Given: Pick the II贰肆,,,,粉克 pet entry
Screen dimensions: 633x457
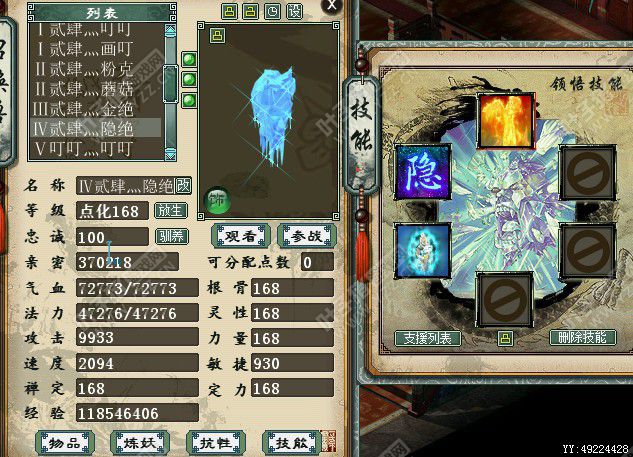Looking at the screenshot, I should [x=95, y=70].
